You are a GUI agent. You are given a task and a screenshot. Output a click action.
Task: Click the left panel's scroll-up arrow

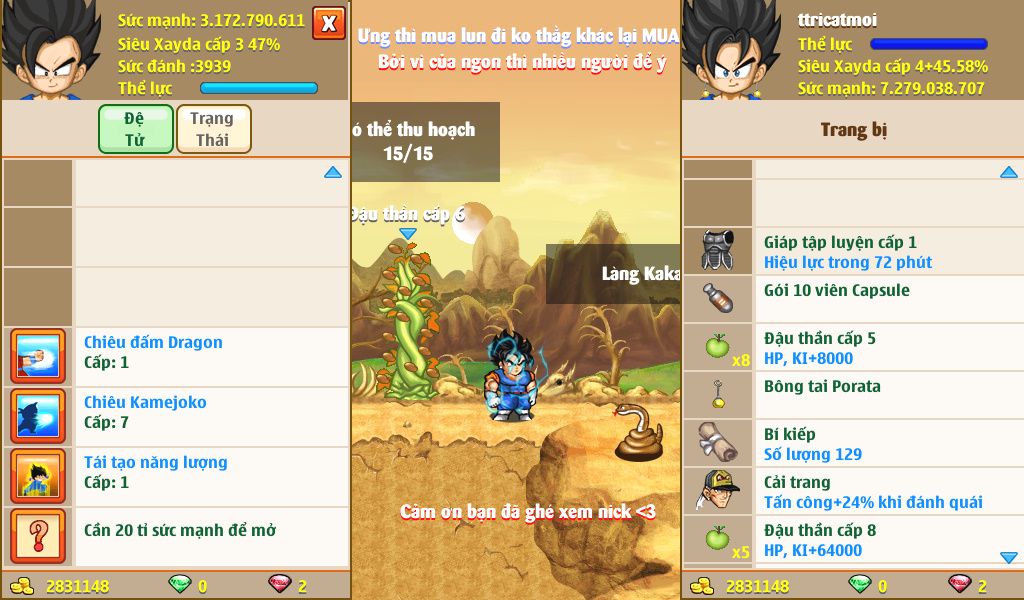333,172
